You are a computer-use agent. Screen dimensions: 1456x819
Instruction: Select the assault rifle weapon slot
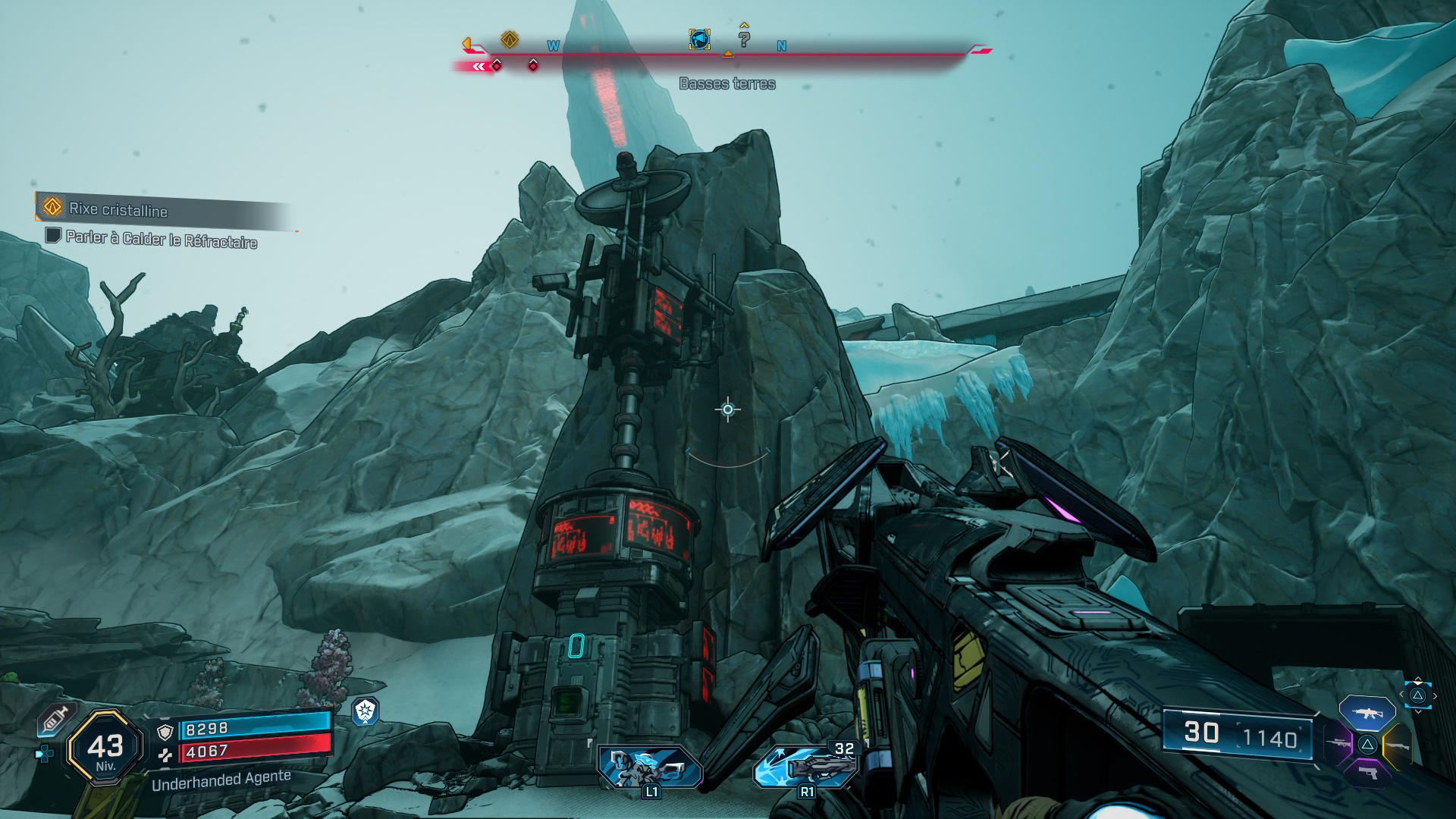click(1367, 714)
